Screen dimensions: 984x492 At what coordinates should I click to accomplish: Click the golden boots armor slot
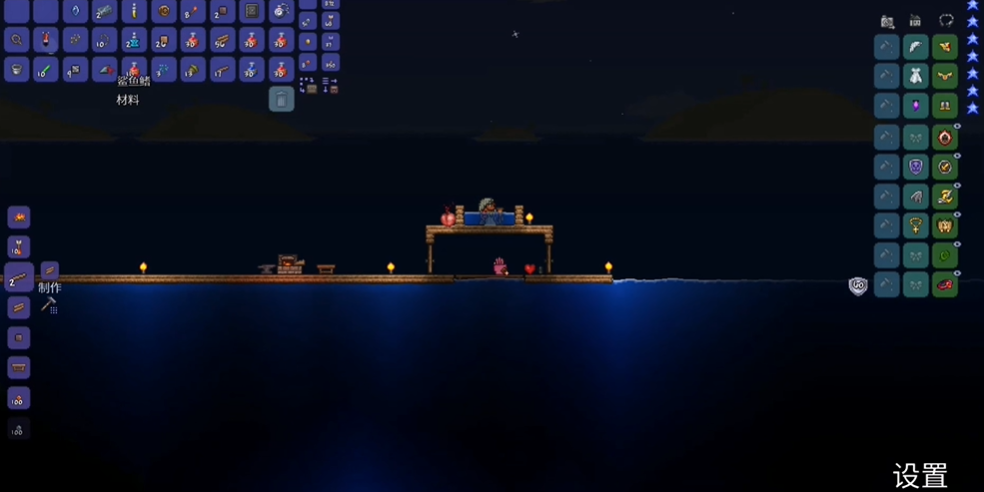click(x=944, y=105)
